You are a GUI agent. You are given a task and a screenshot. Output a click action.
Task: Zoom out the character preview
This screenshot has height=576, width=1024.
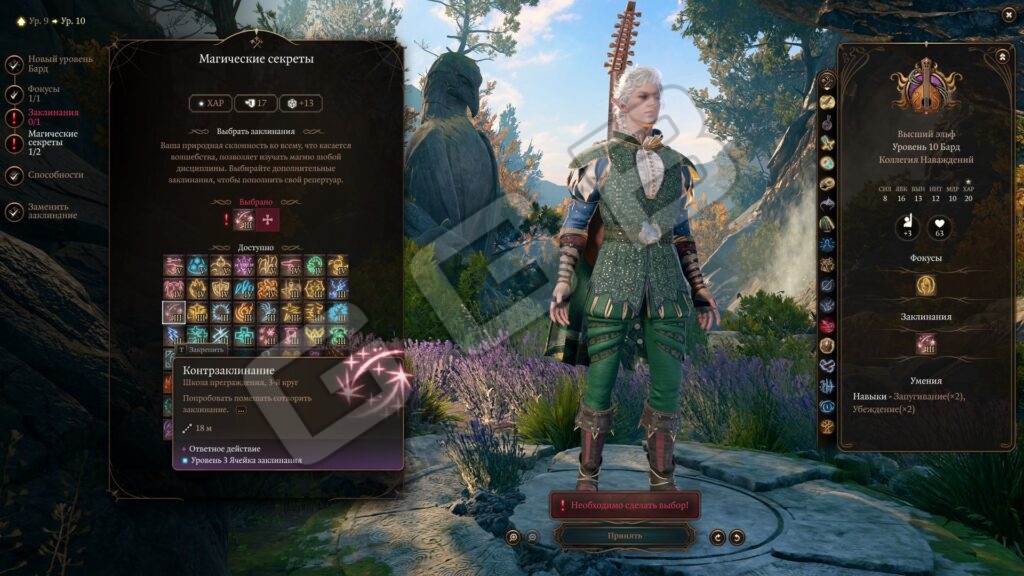tap(532, 537)
